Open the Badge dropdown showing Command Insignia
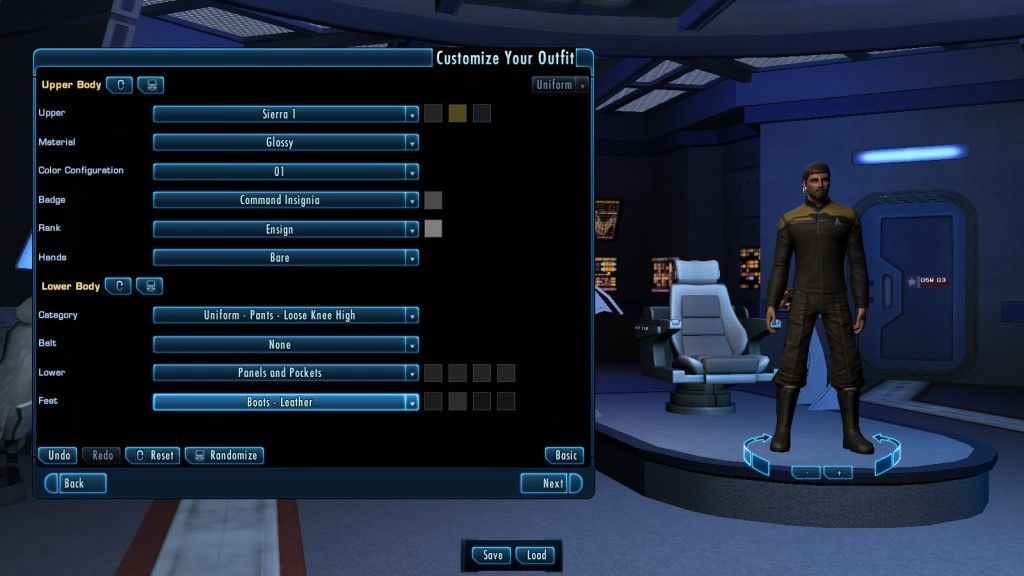Viewport: 1024px width, 576px height. point(285,200)
